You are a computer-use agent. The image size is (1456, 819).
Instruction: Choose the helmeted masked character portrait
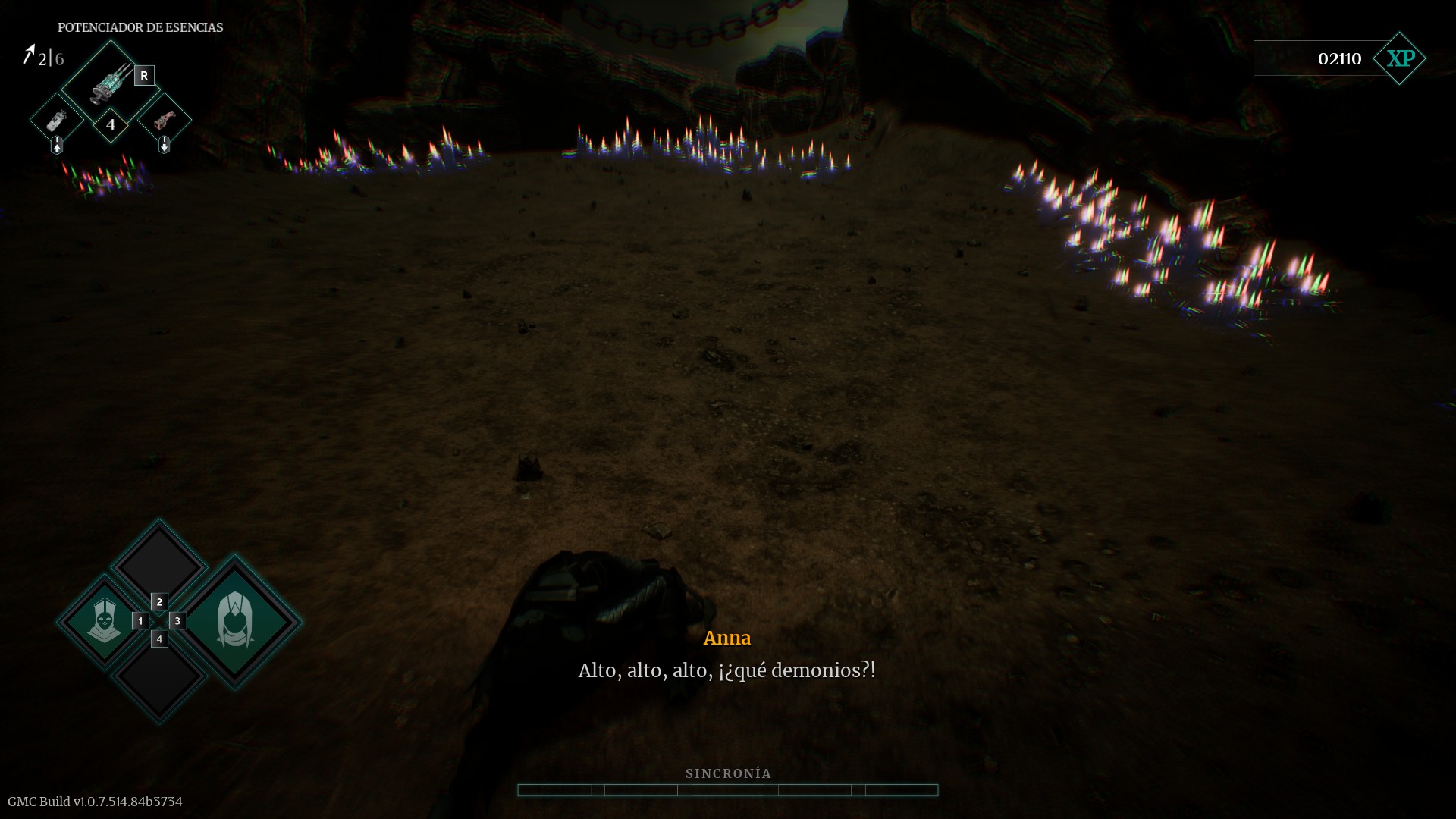pos(104,621)
